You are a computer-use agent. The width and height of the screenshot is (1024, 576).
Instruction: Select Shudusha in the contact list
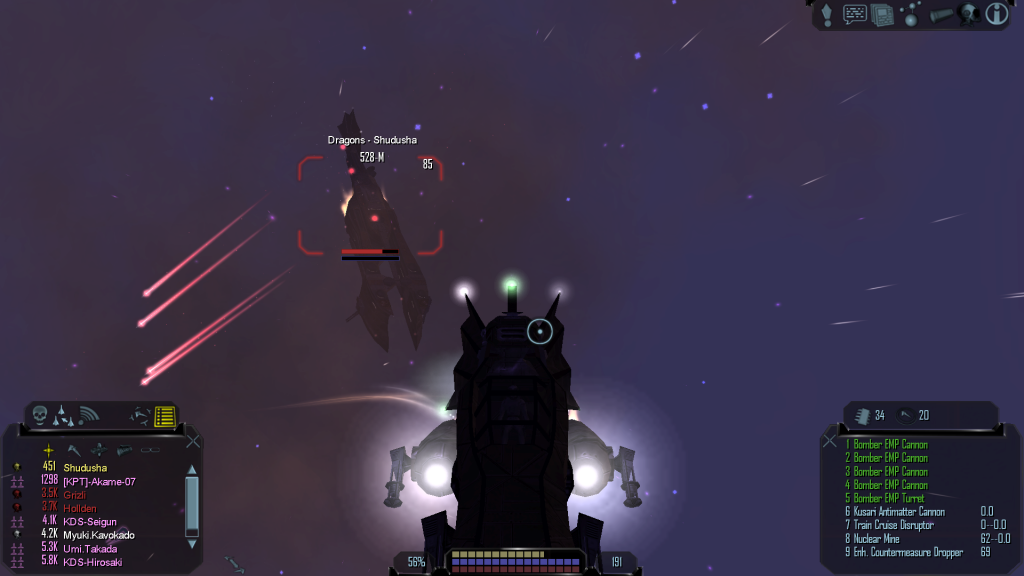(x=85, y=468)
